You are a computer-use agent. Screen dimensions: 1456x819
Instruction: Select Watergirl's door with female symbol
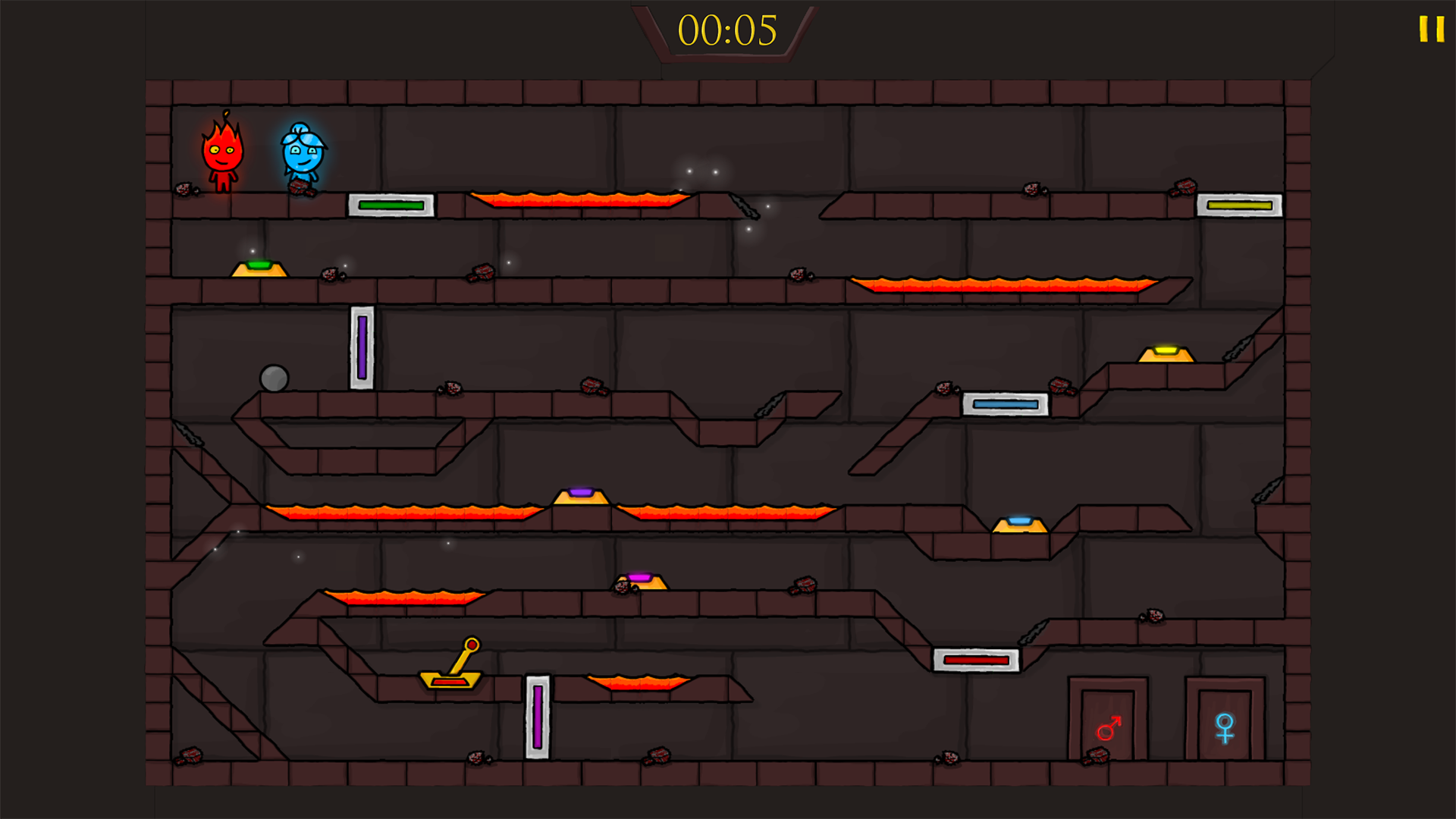pyautogui.click(x=1224, y=724)
